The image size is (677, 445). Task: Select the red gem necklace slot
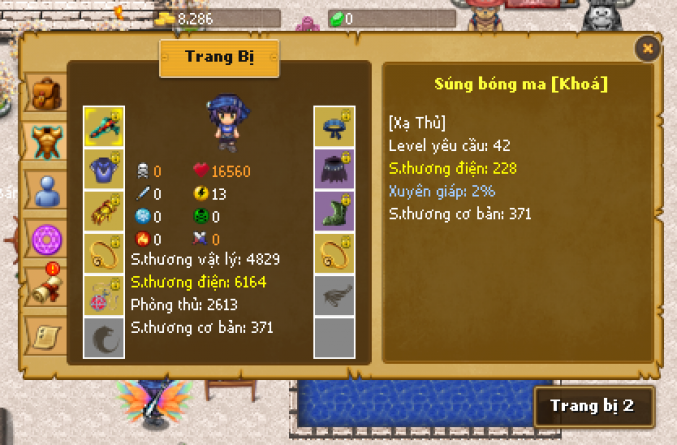[104, 295]
